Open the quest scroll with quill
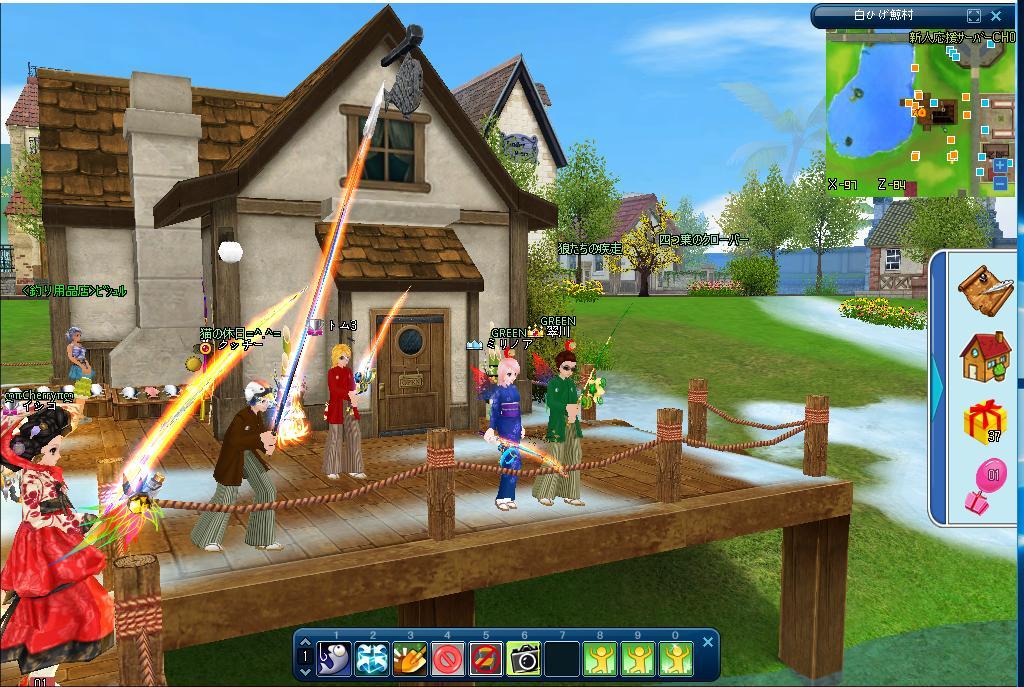The height and width of the screenshot is (687, 1024). (x=985, y=288)
